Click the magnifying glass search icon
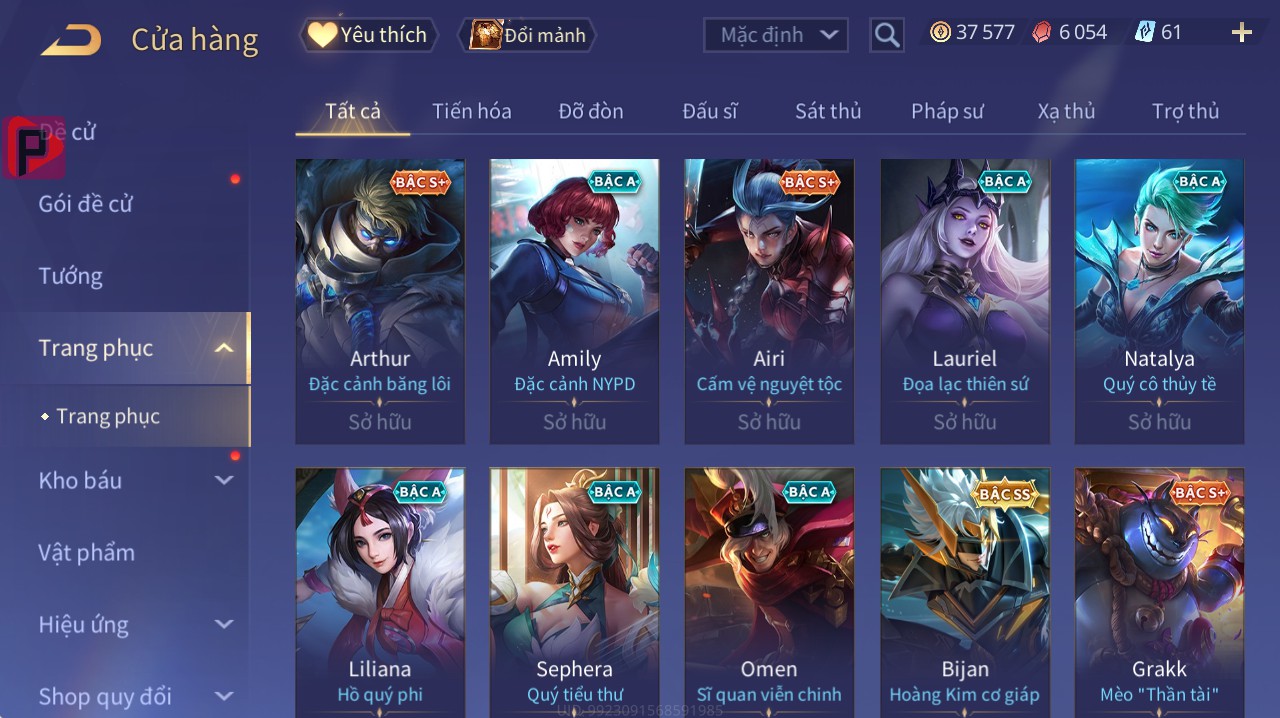Image resolution: width=1280 pixels, height=718 pixels. pyautogui.click(x=887, y=35)
